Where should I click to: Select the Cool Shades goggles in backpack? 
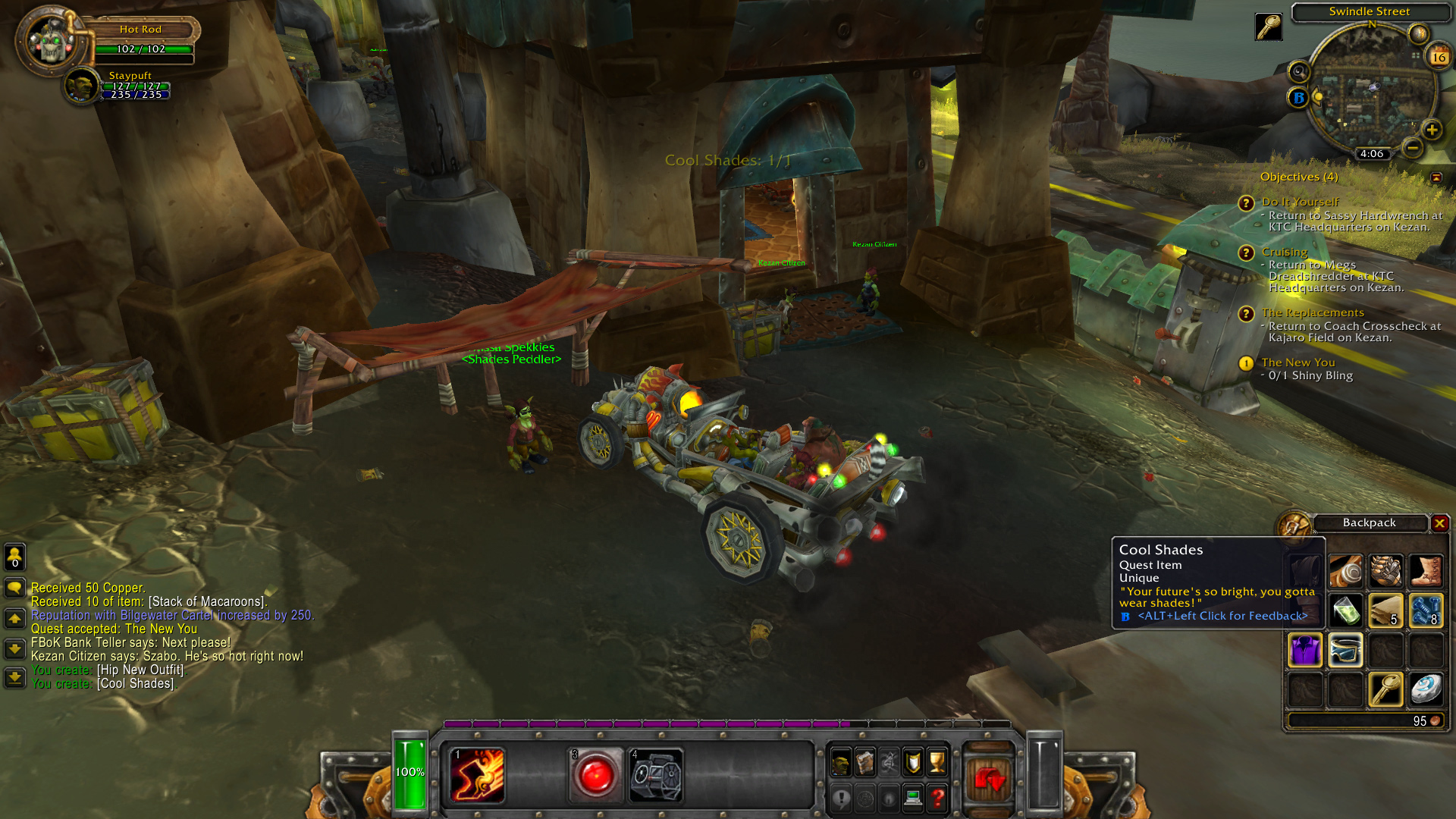pyautogui.click(x=1345, y=650)
